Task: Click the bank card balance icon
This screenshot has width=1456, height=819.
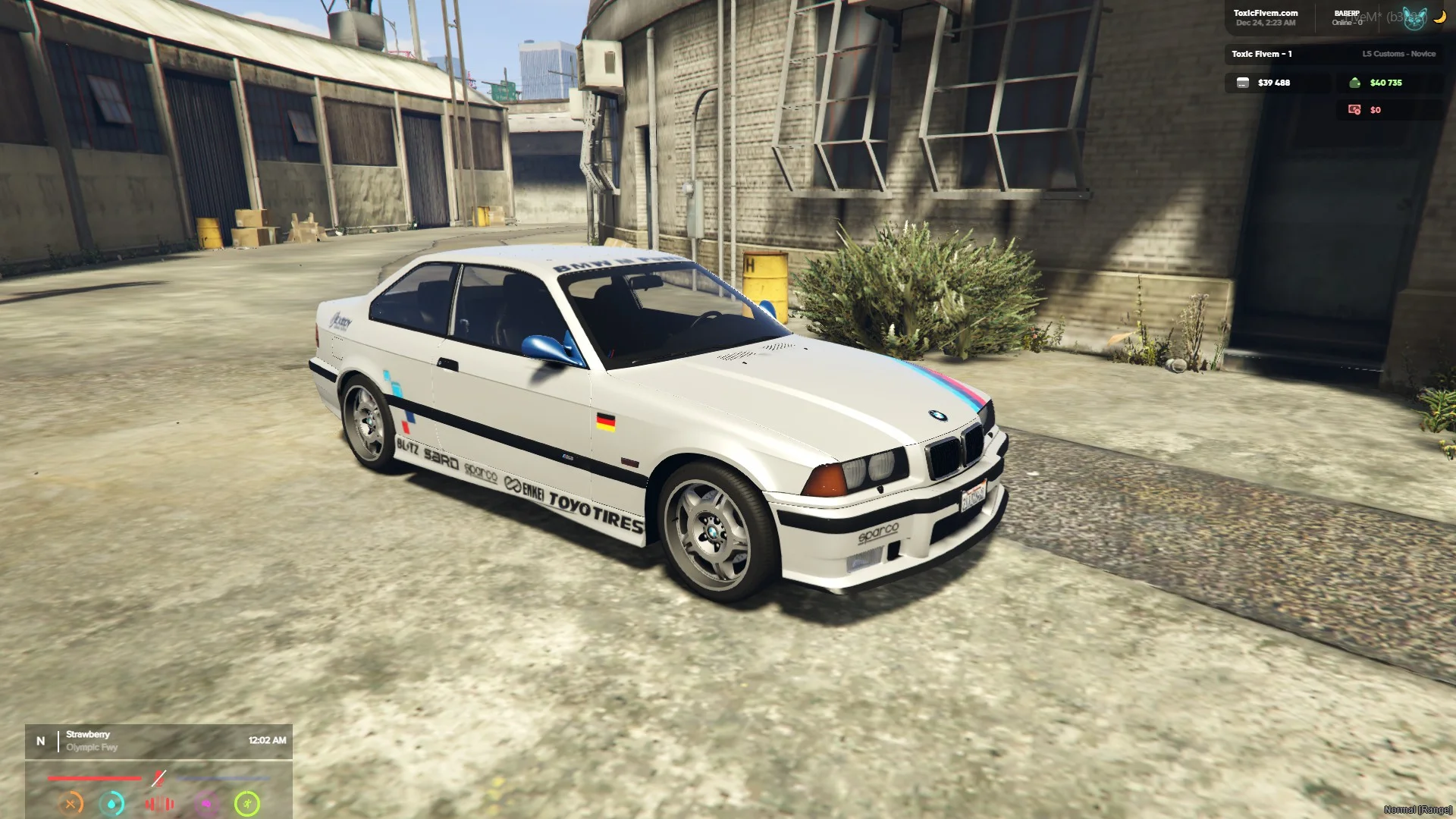Action: tap(1242, 83)
